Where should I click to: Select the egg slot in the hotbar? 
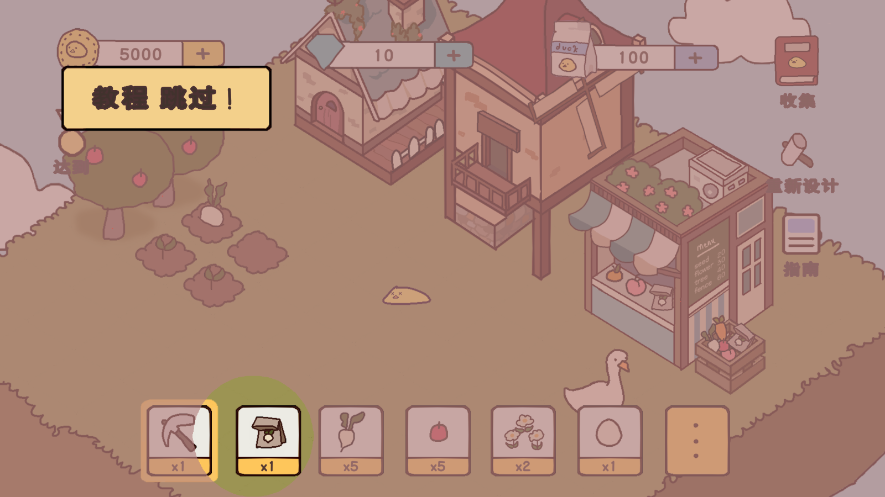point(610,439)
